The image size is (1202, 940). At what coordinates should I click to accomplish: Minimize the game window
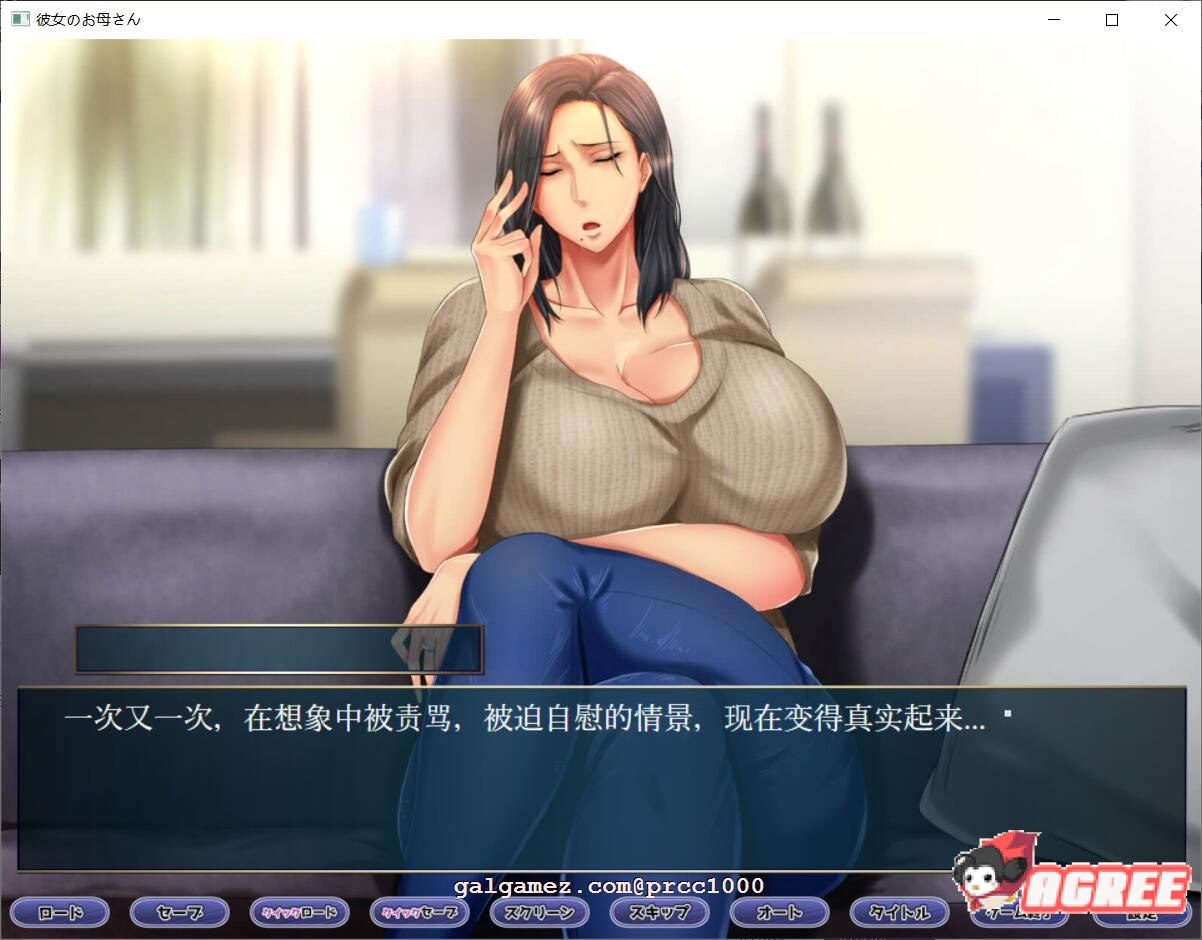1053,20
